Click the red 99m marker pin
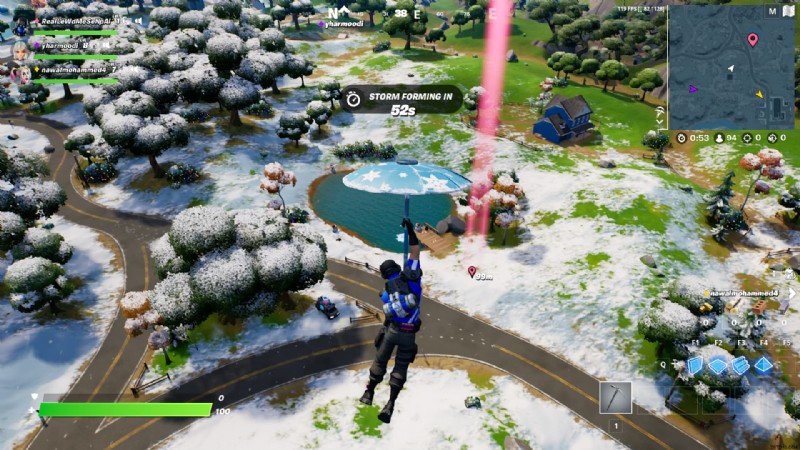 (x=472, y=271)
